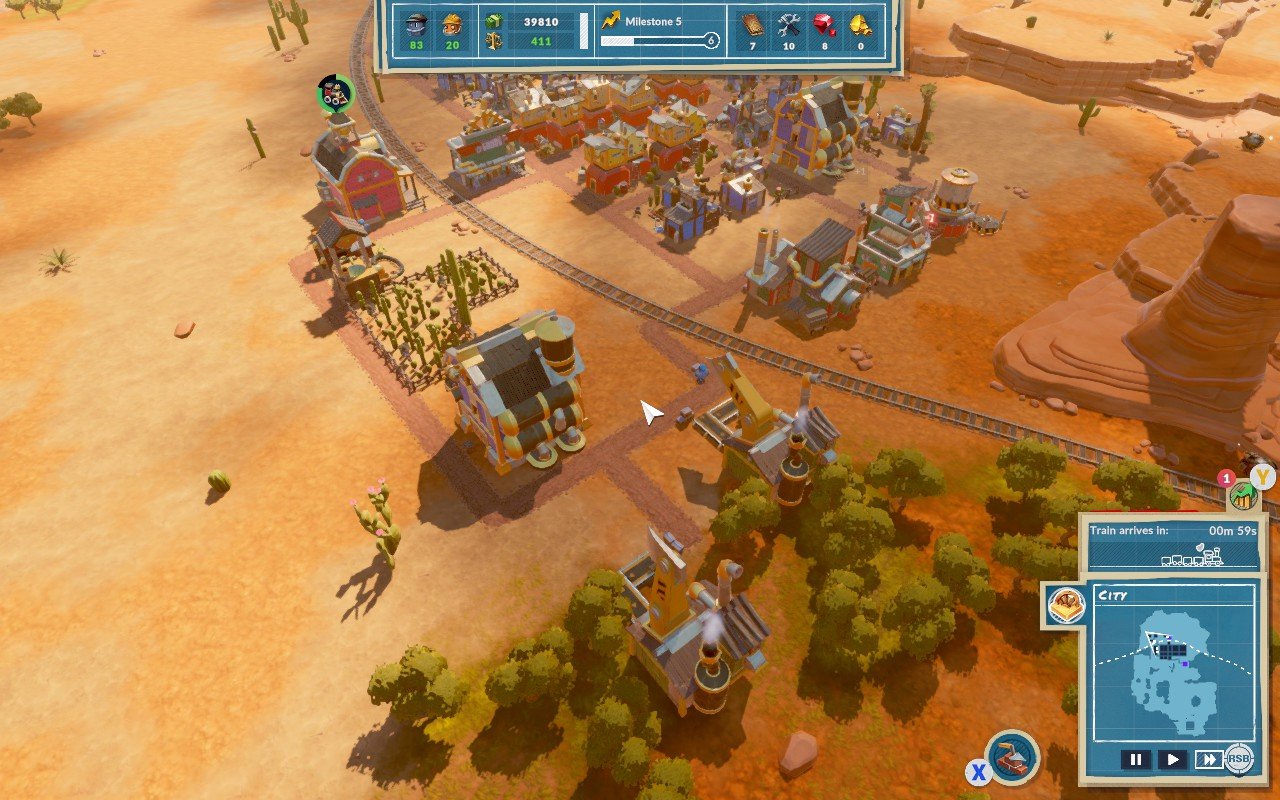This screenshot has width=1280, height=800.
Task: Select the wrench and hammer tools resource
Action: [788, 24]
